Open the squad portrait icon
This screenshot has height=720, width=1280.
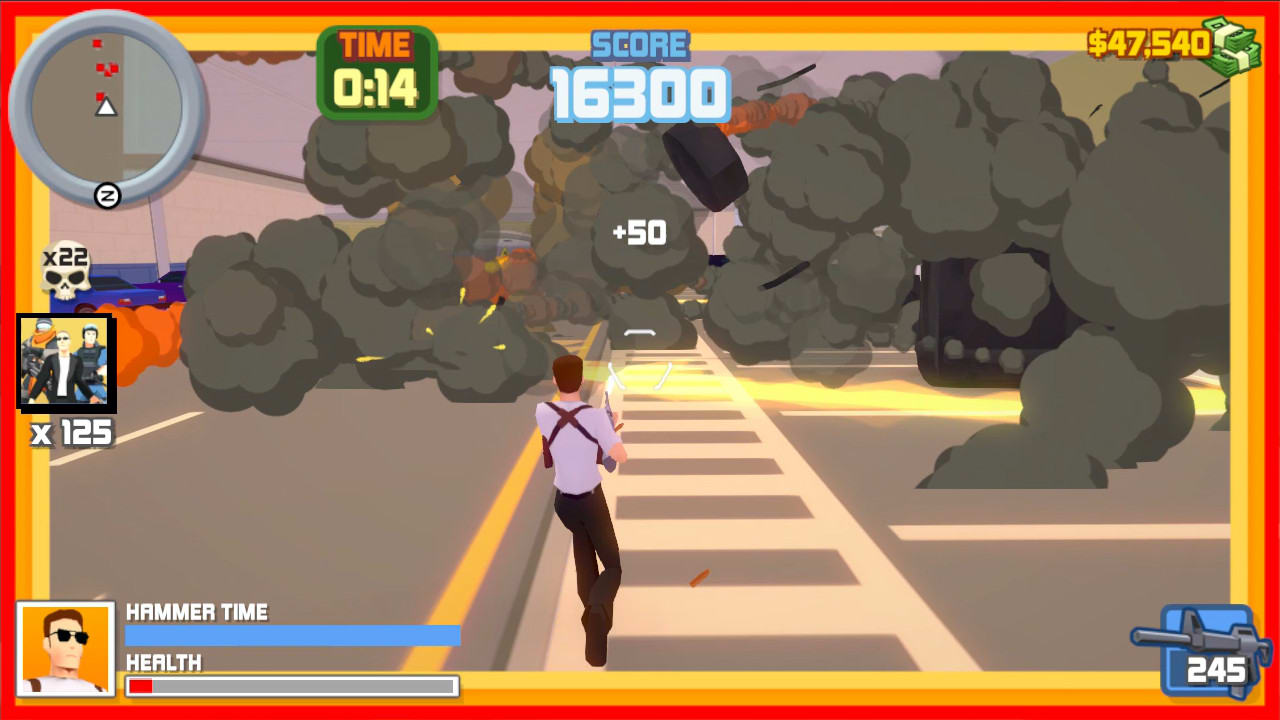(x=64, y=362)
